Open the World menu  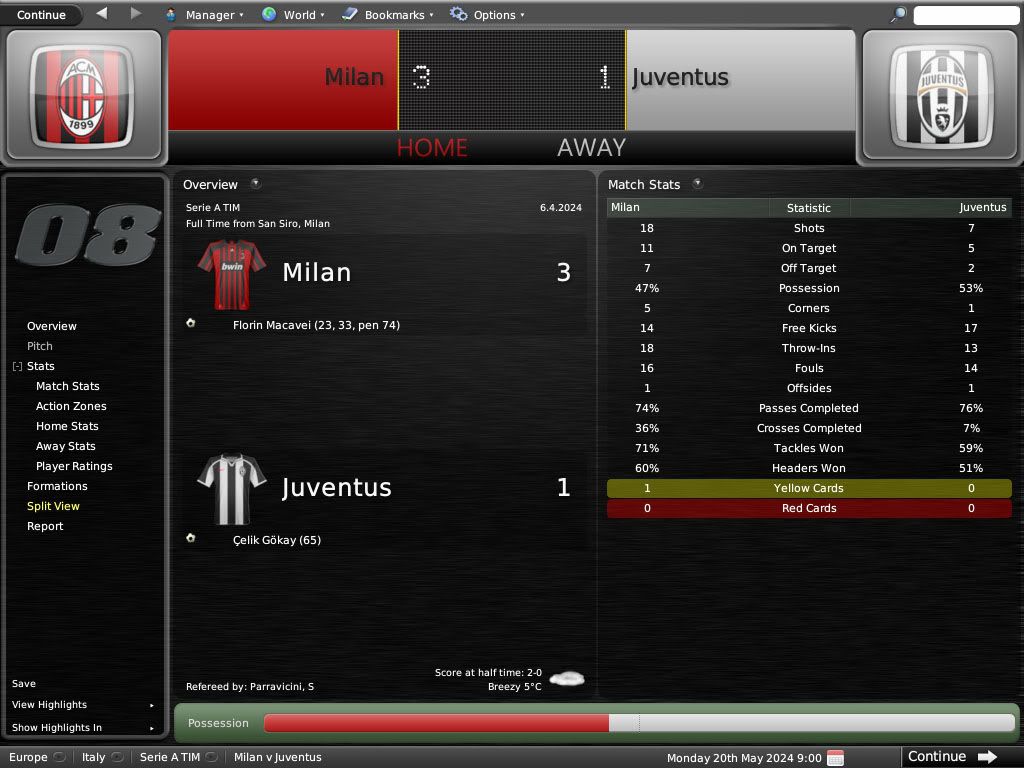click(293, 15)
